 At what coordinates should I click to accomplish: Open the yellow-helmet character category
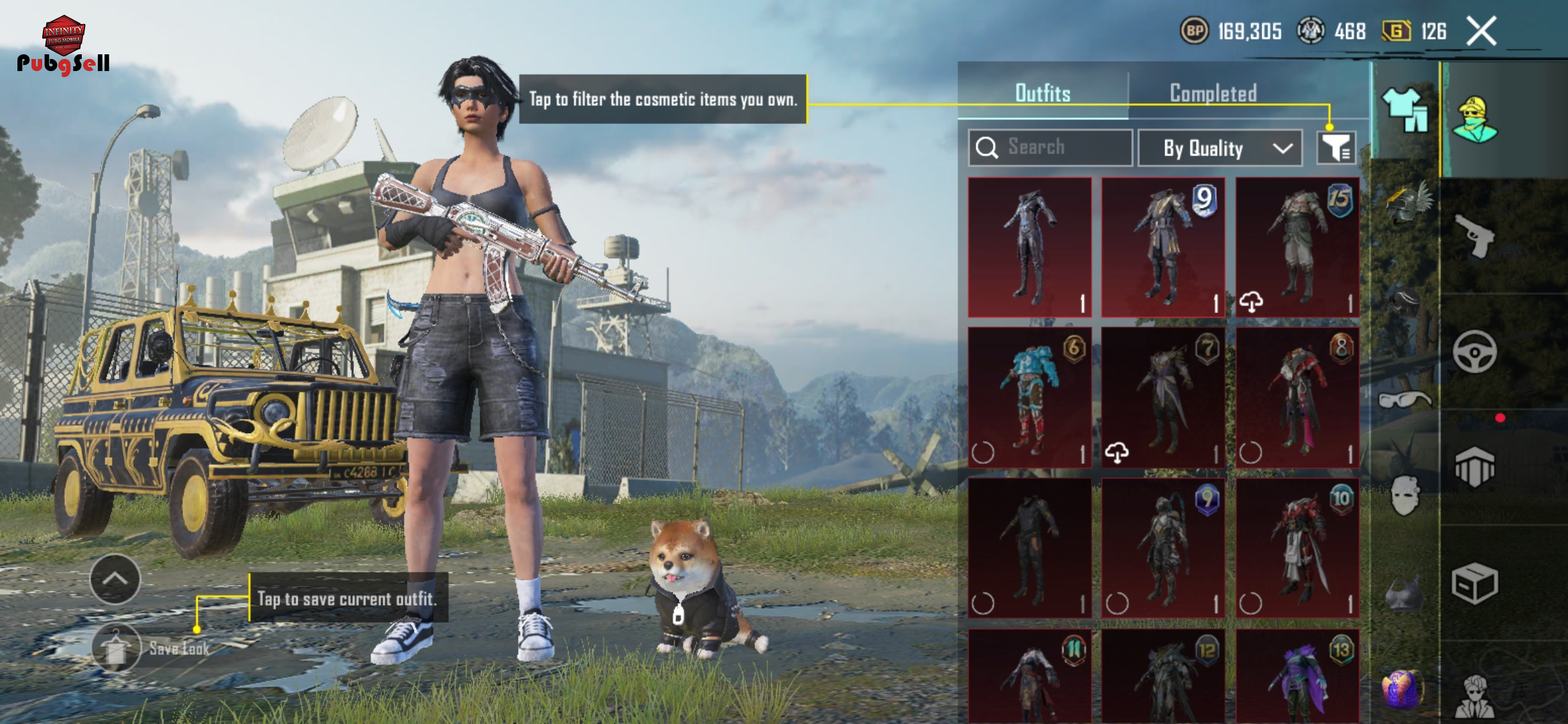(1474, 119)
